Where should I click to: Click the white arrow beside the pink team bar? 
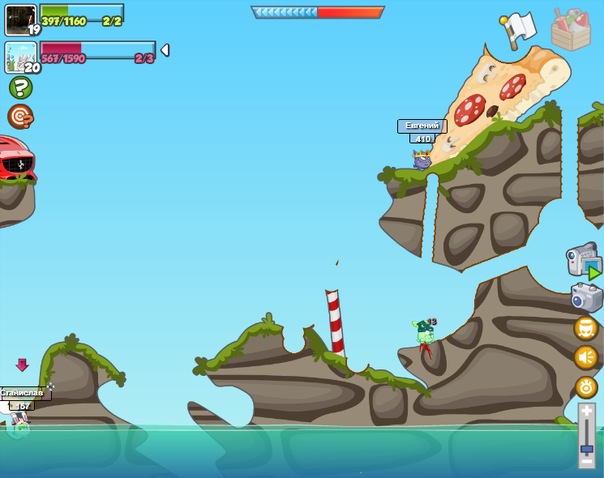pos(165,50)
